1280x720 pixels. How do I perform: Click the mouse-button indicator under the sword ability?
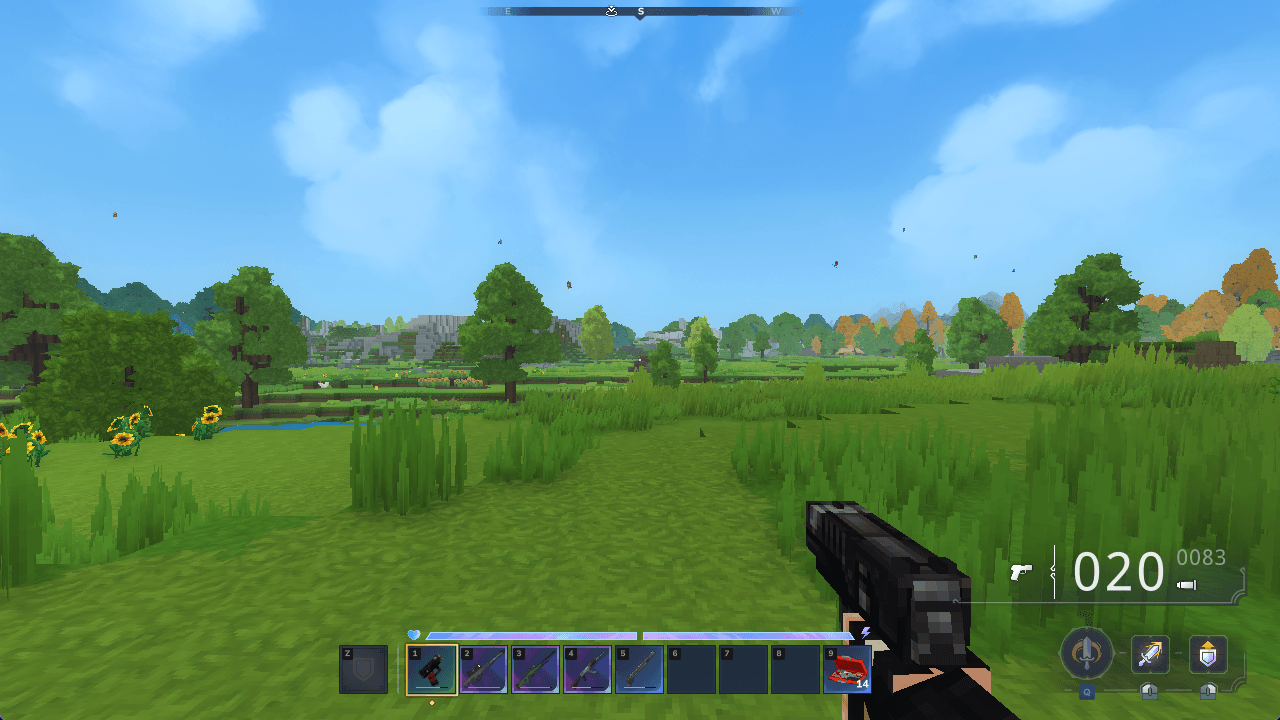coord(1148,691)
